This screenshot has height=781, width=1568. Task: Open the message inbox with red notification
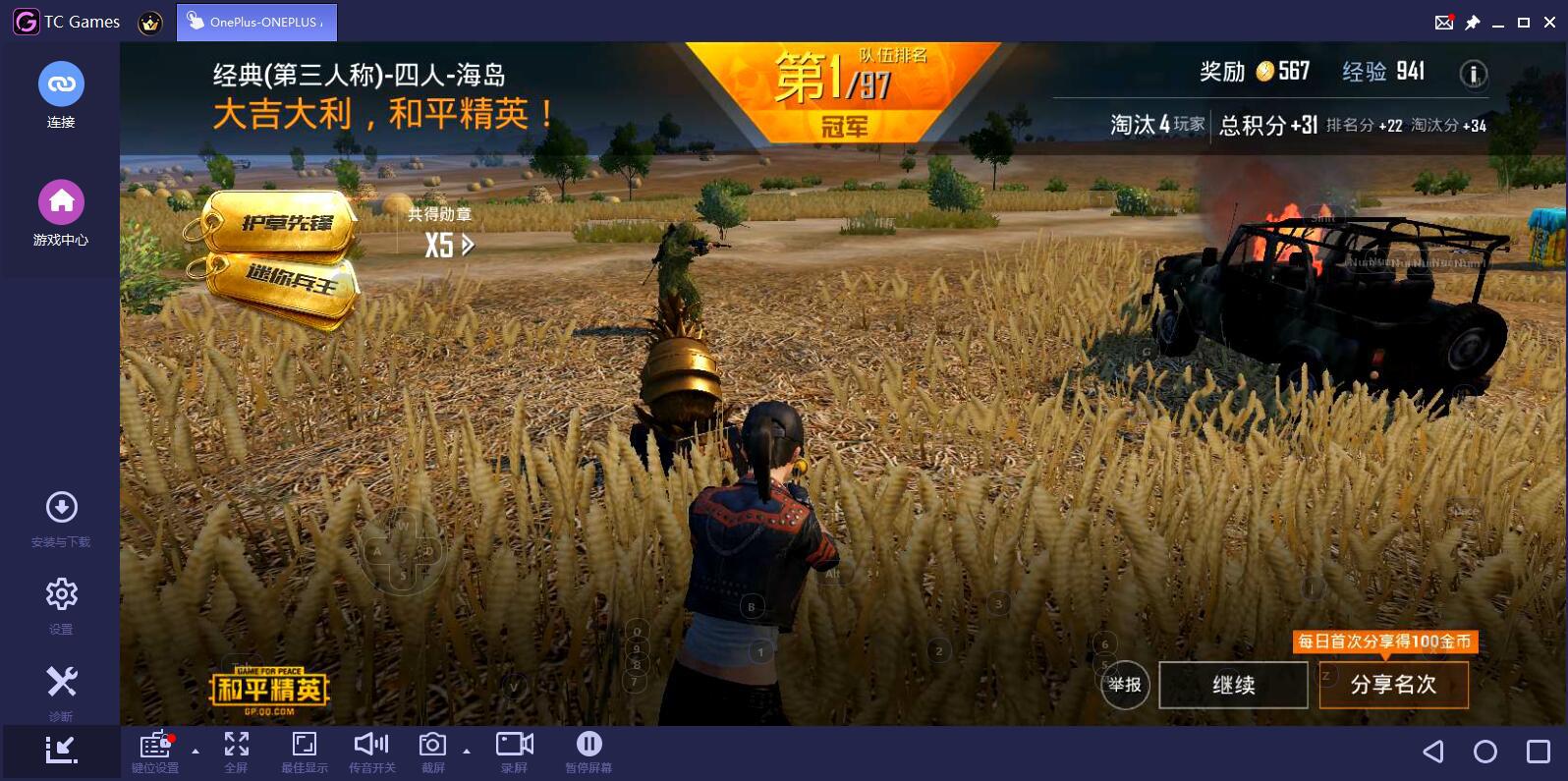[x=1444, y=22]
